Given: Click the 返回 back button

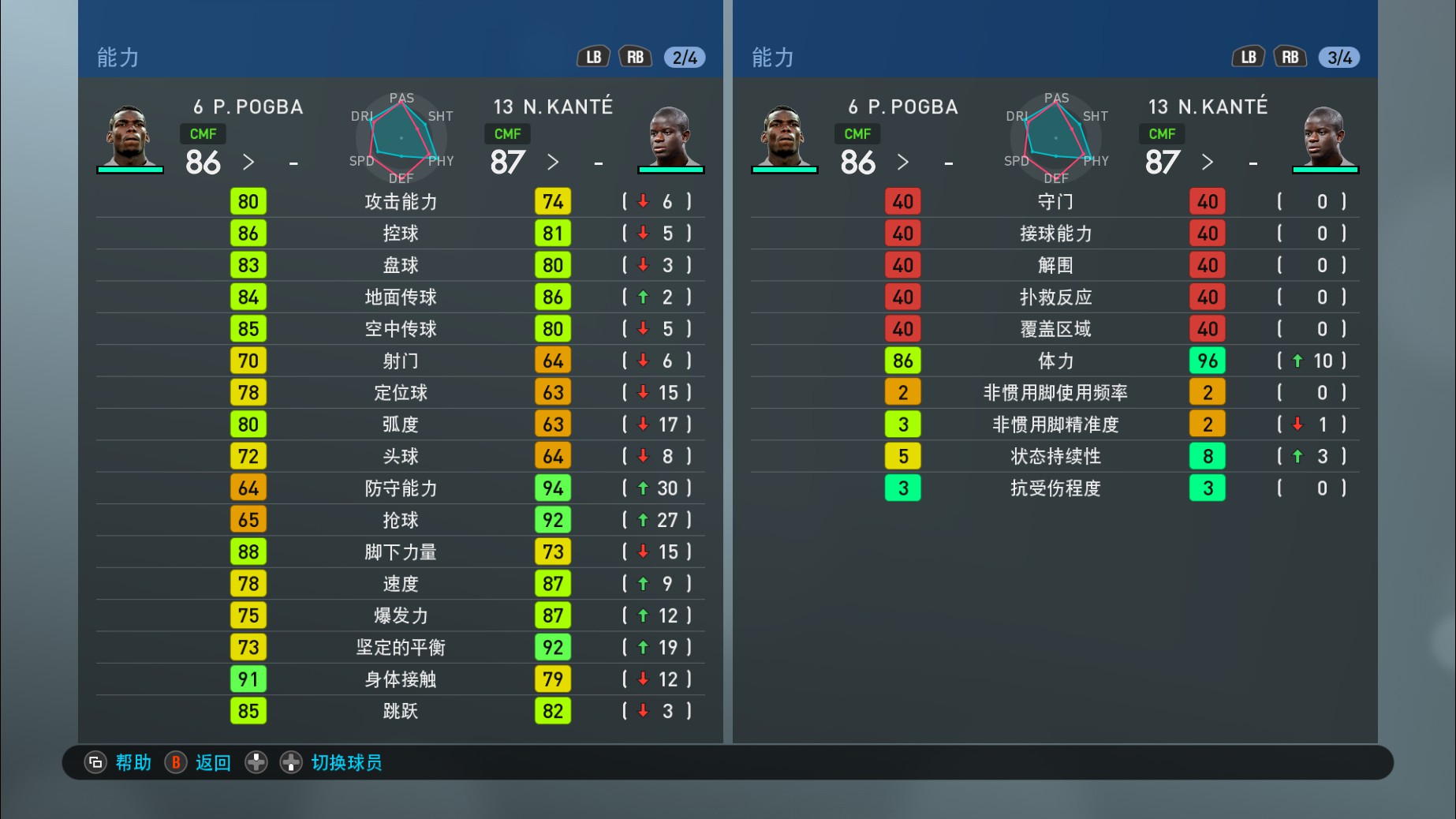Looking at the screenshot, I should coord(196,763).
